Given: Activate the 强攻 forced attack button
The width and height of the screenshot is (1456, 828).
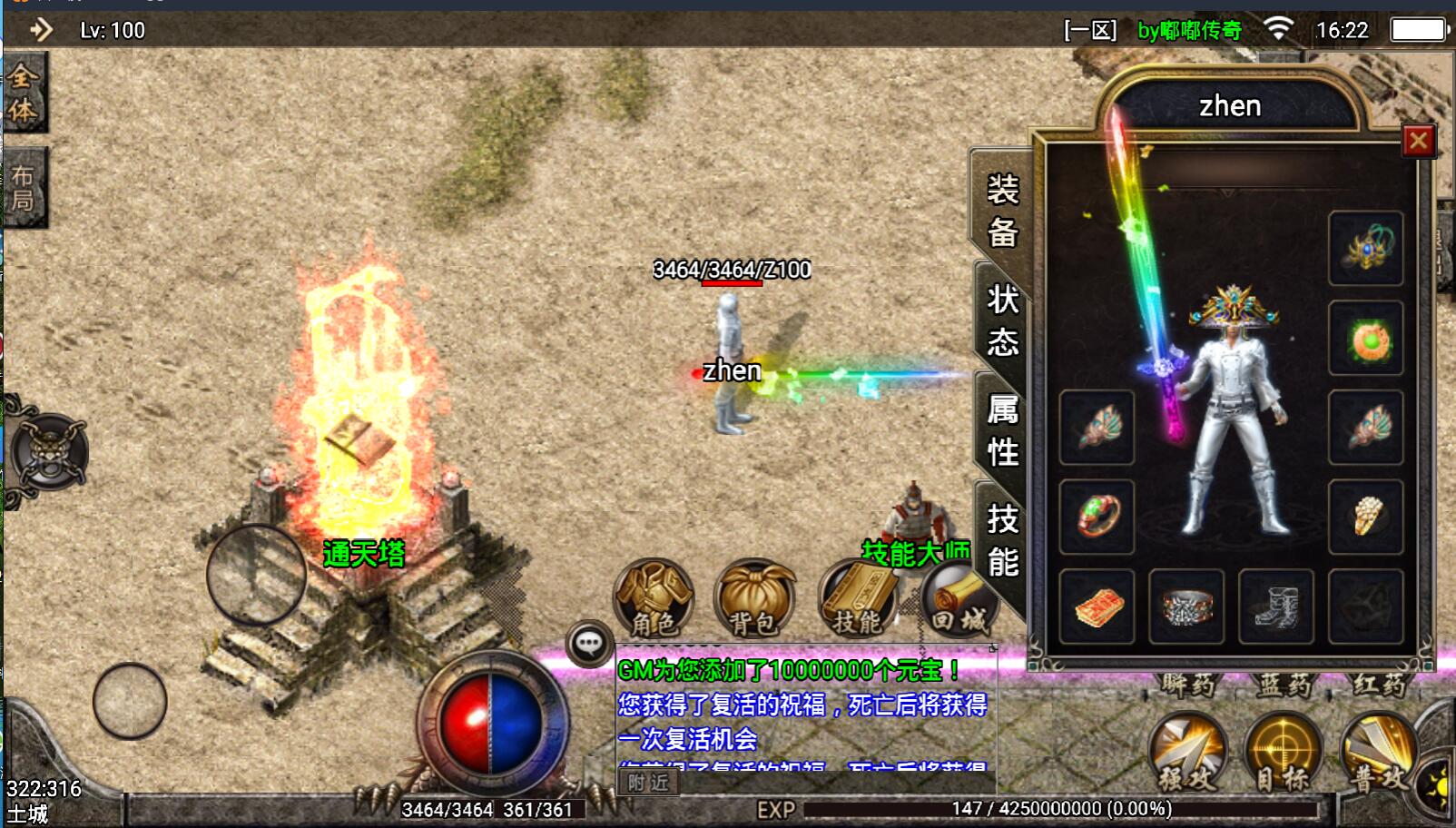Looking at the screenshot, I should (1187, 752).
